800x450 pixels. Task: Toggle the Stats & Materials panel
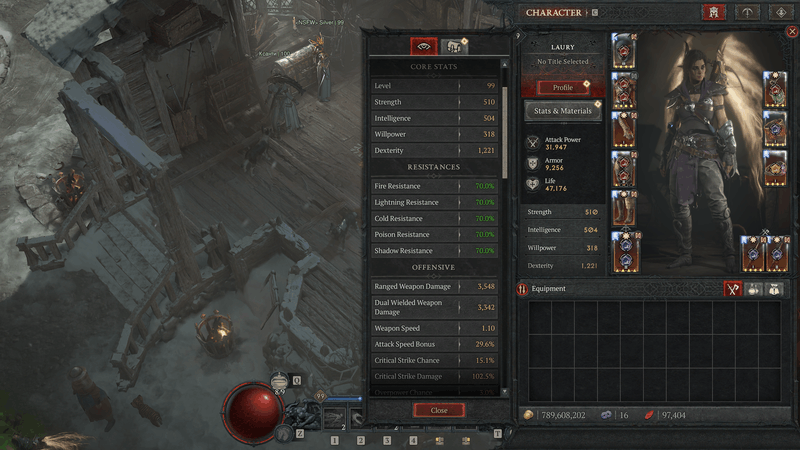(x=563, y=111)
